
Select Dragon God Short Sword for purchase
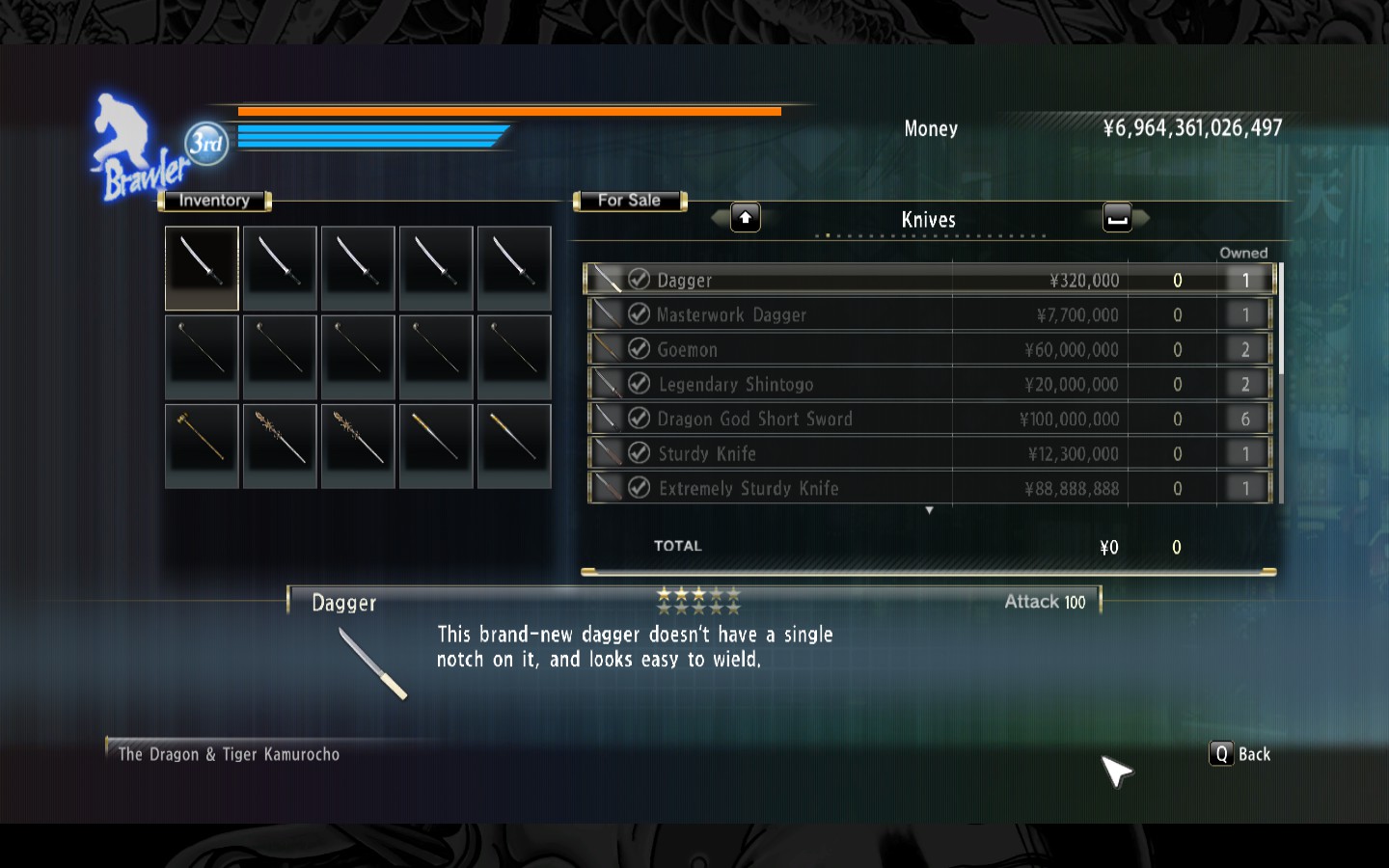click(x=868, y=419)
